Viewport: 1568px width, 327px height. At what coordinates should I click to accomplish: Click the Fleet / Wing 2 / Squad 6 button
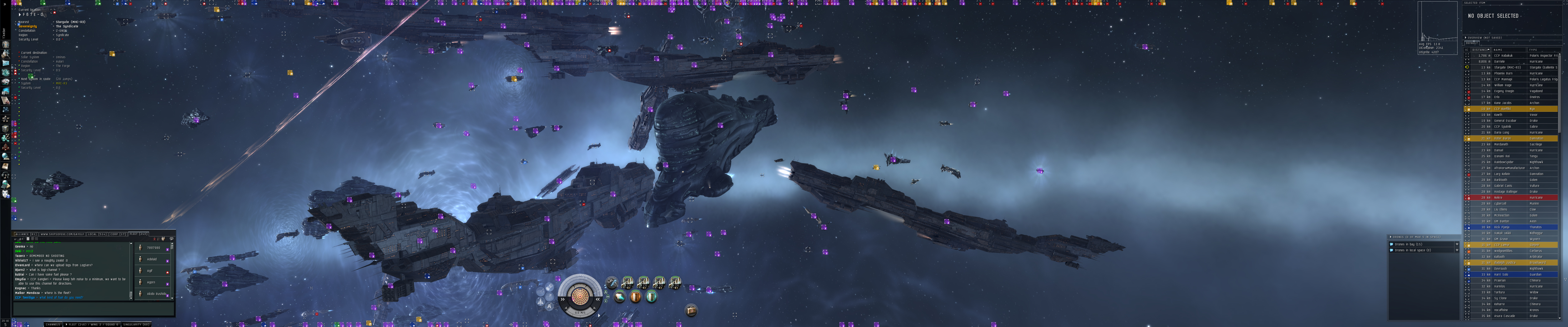92,325
